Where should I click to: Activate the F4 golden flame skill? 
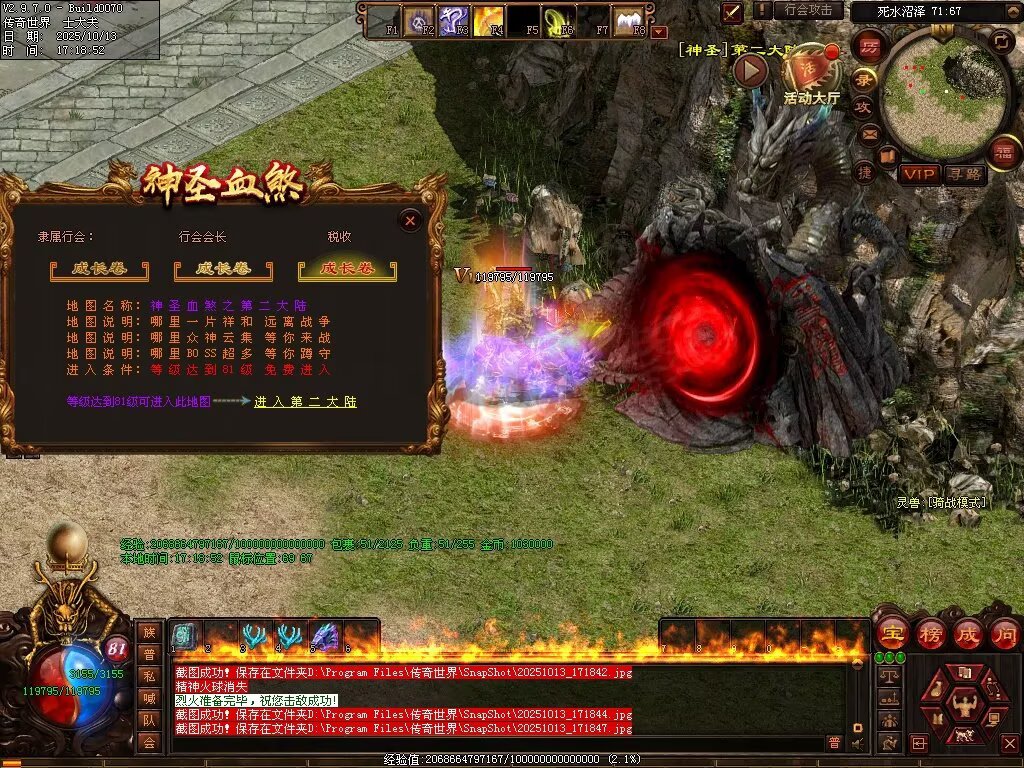click(488, 19)
